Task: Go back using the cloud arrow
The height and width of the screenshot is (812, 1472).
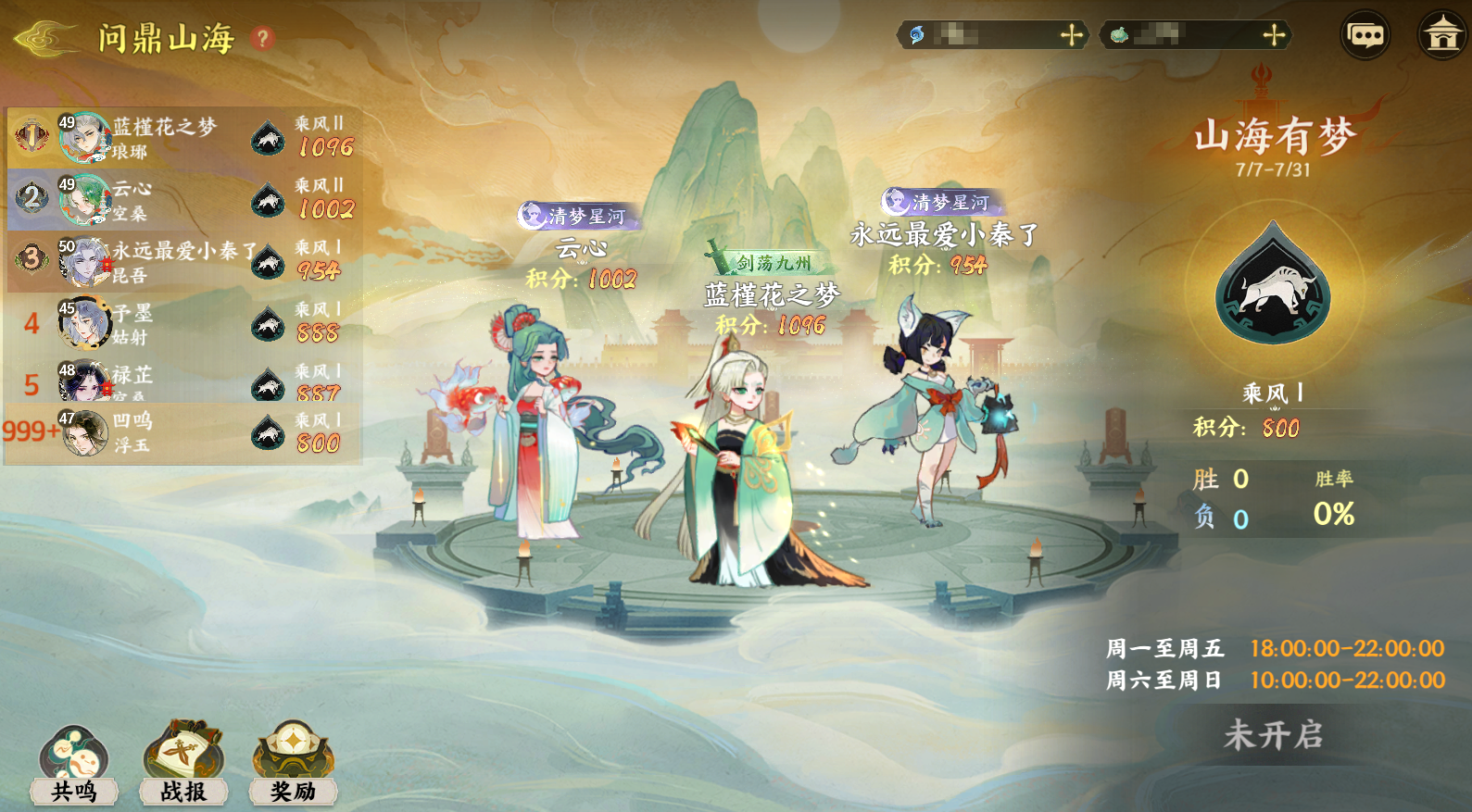Action: 46,39
